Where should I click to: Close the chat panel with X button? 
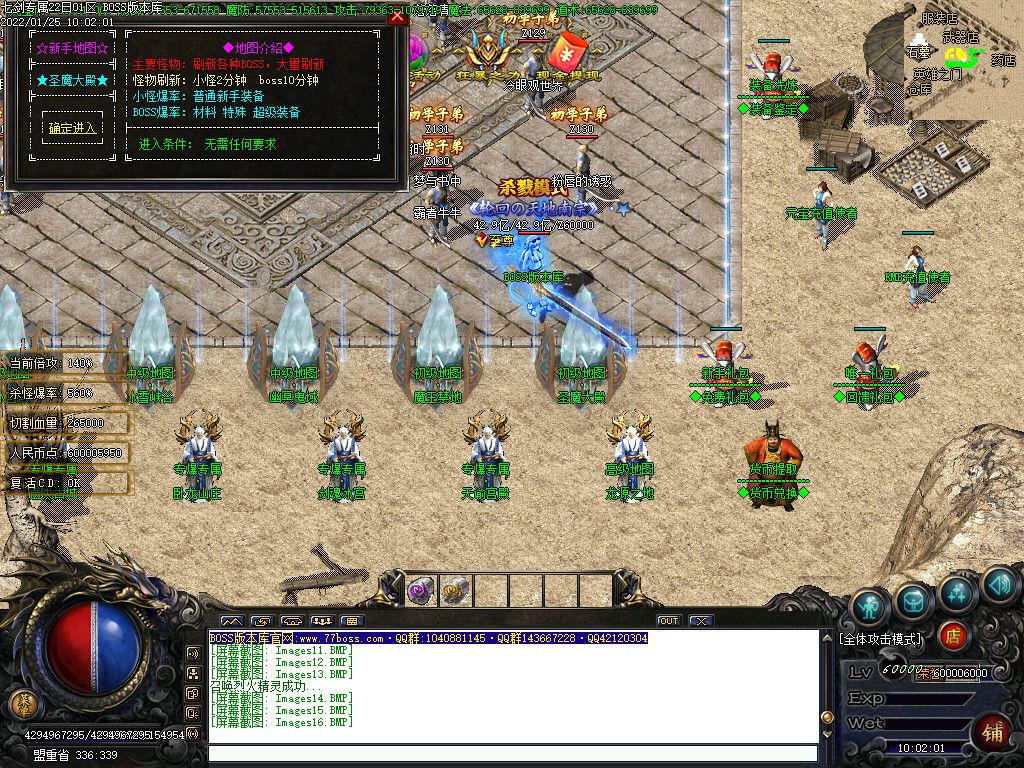[x=701, y=621]
